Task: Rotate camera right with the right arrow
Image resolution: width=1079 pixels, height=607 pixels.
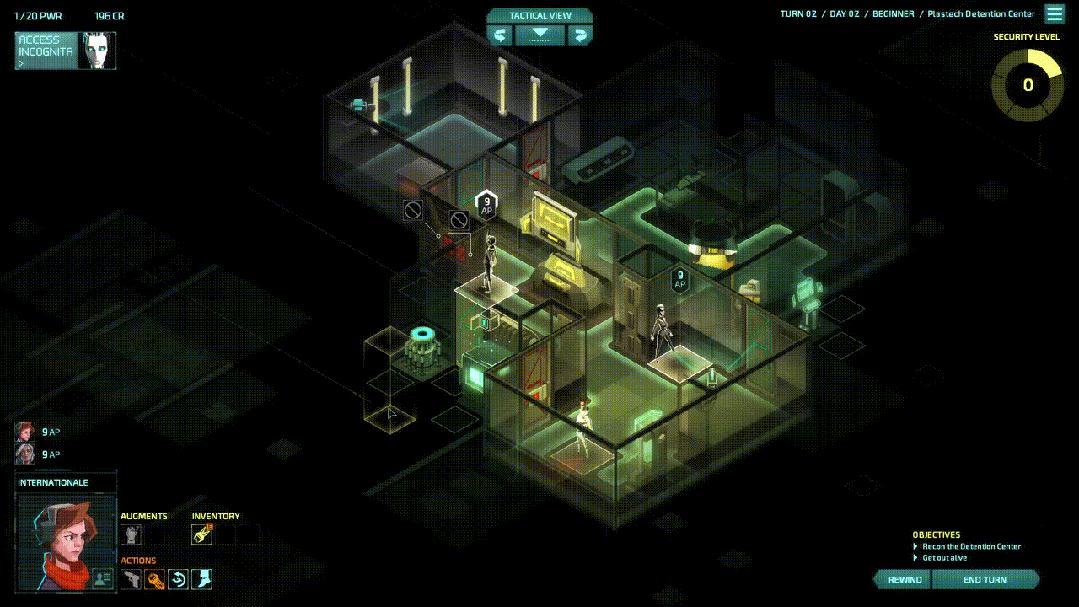Action: pos(579,35)
